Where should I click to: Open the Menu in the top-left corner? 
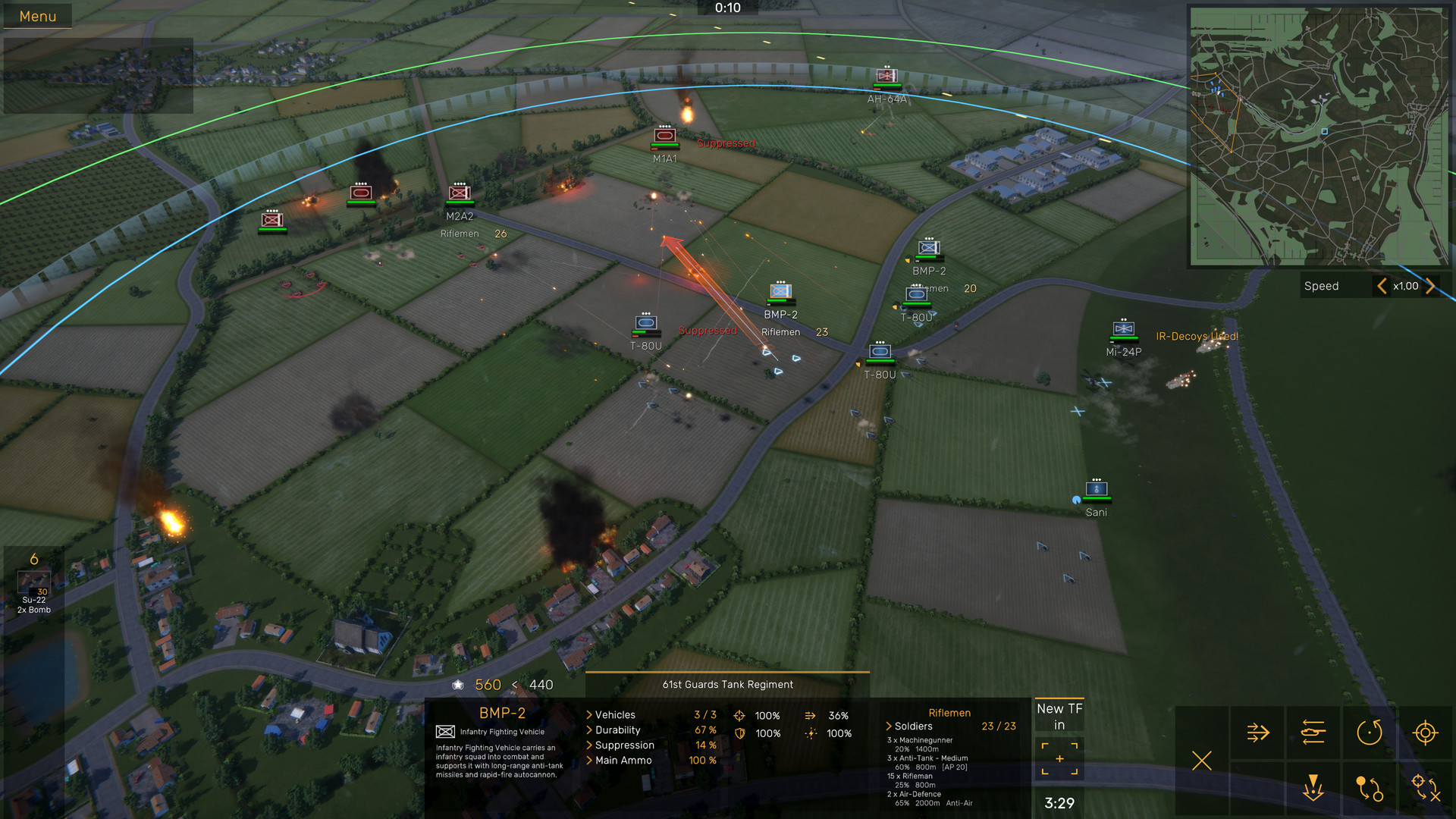pyautogui.click(x=37, y=15)
